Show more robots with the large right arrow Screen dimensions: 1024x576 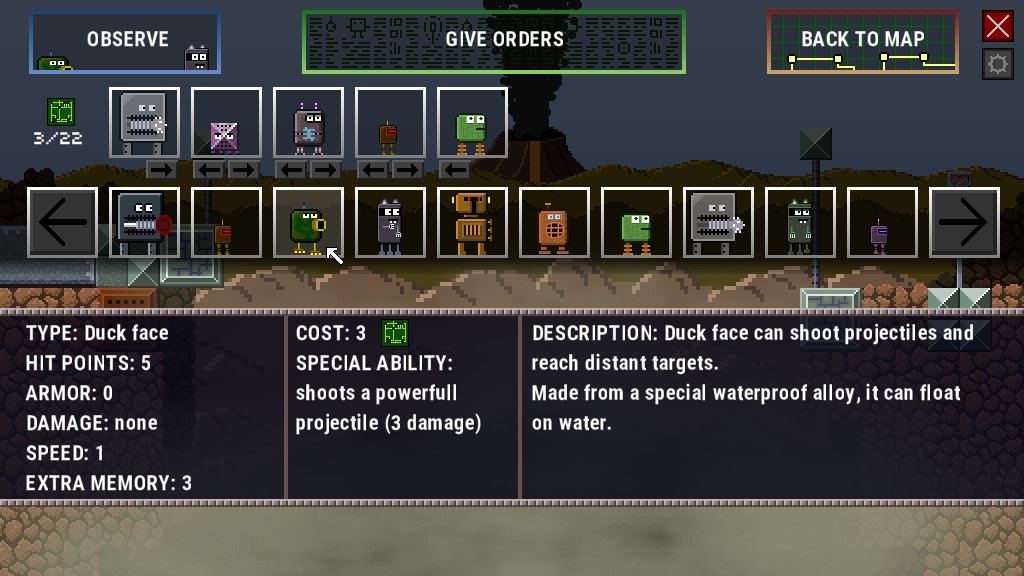(964, 222)
